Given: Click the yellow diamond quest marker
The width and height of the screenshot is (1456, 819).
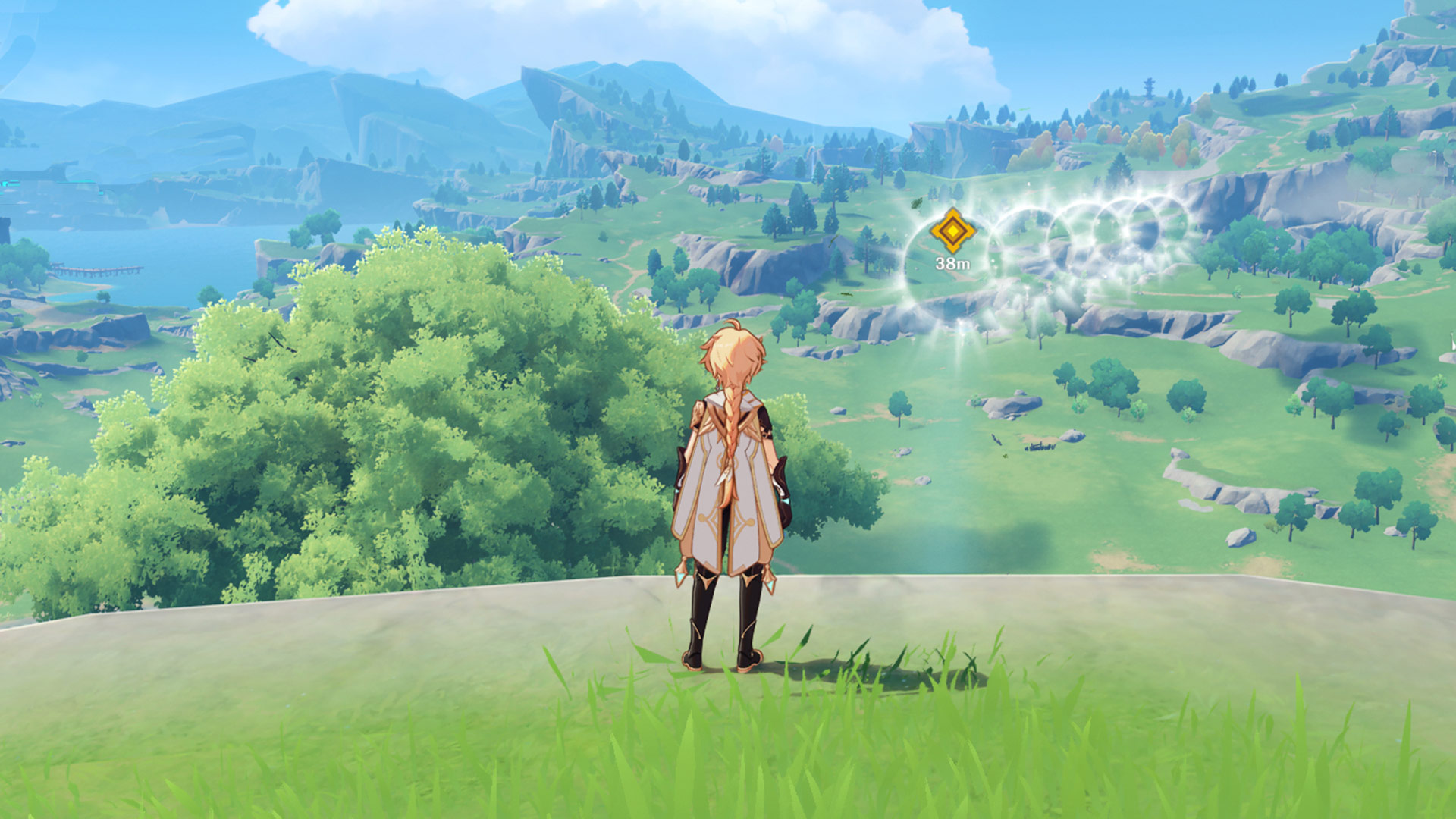Looking at the screenshot, I should (952, 231).
